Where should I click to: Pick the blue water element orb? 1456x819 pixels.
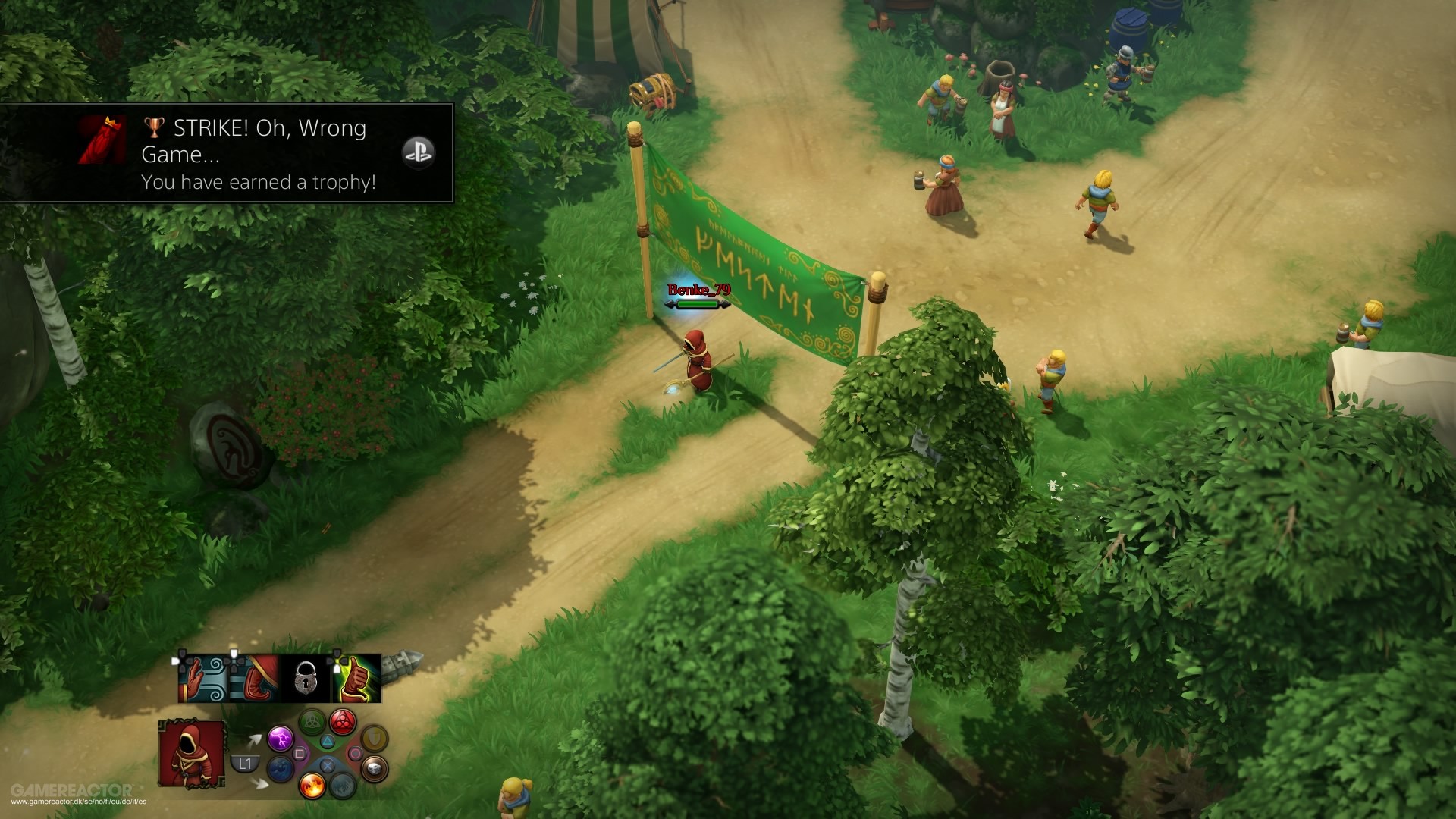tap(281, 768)
